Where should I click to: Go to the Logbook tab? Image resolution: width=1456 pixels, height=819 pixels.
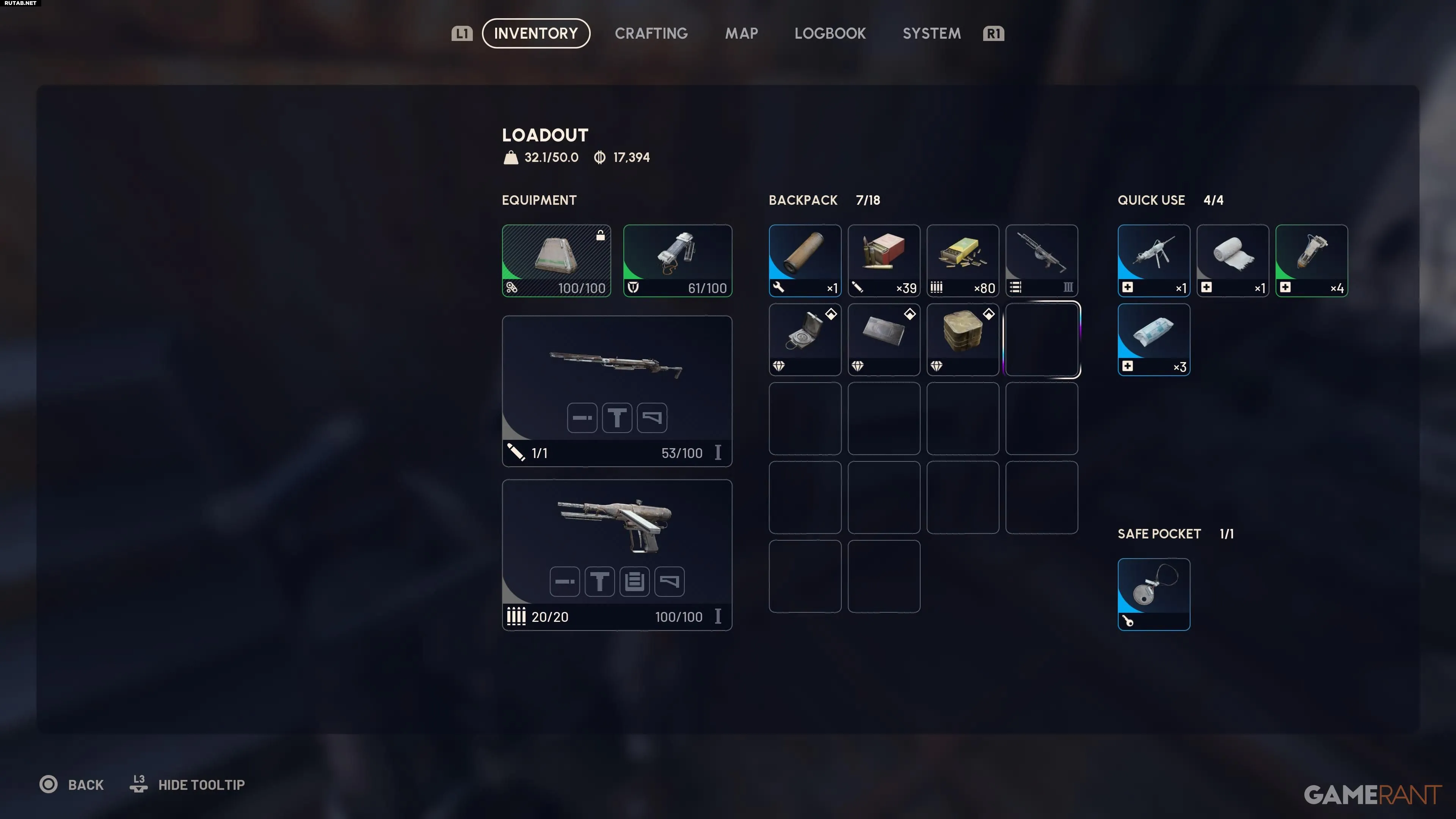click(830, 33)
